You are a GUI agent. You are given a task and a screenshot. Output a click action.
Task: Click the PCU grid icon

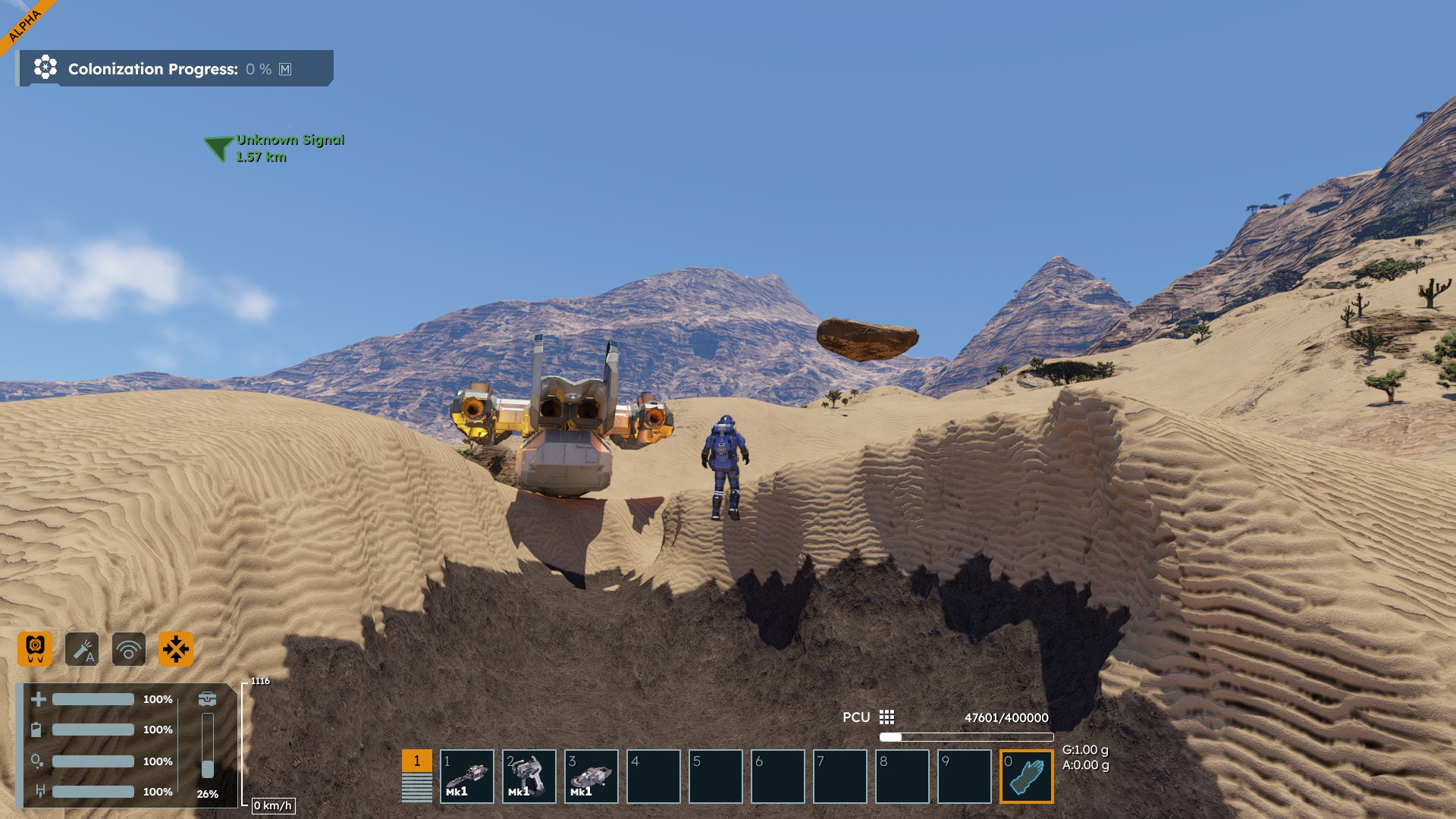point(886,717)
